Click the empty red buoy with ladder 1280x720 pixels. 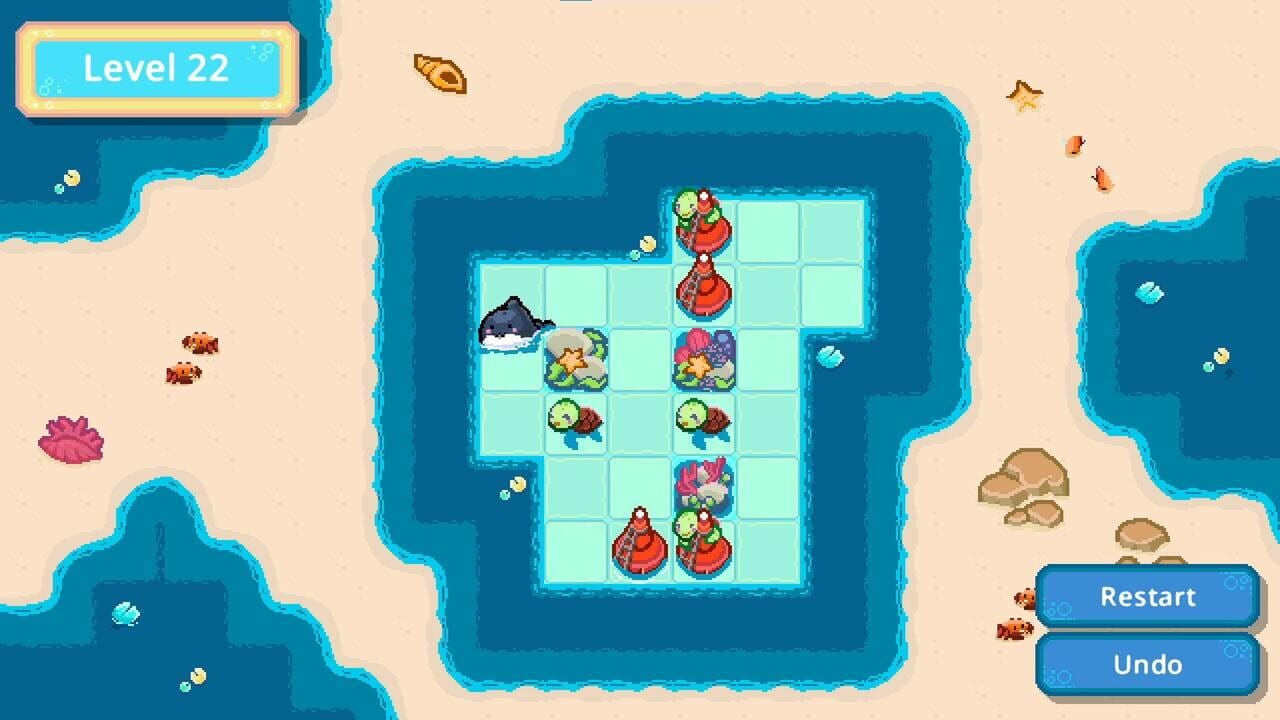click(x=705, y=290)
